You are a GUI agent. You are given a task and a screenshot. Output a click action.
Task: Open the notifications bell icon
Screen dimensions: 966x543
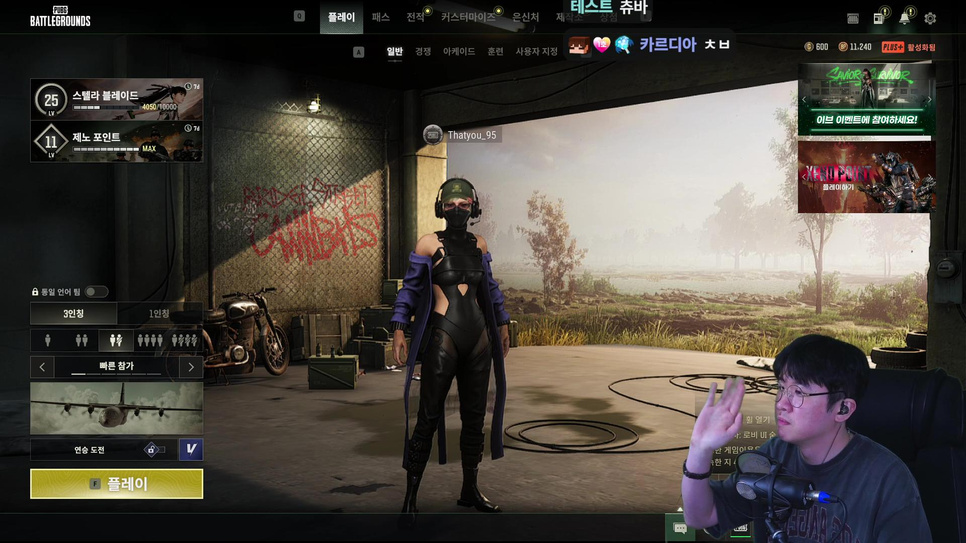tap(904, 18)
